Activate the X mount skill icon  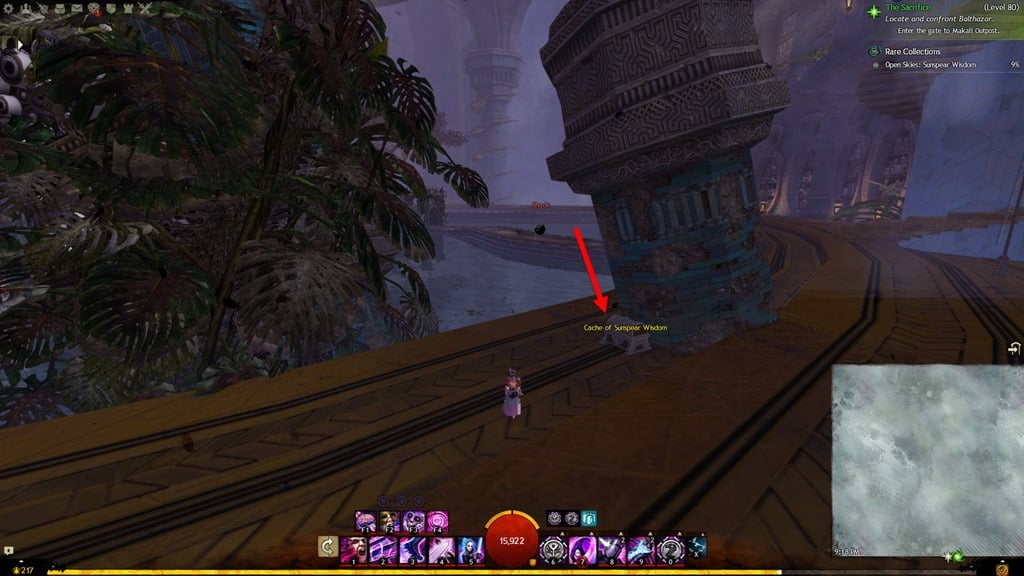pos(696,546)
